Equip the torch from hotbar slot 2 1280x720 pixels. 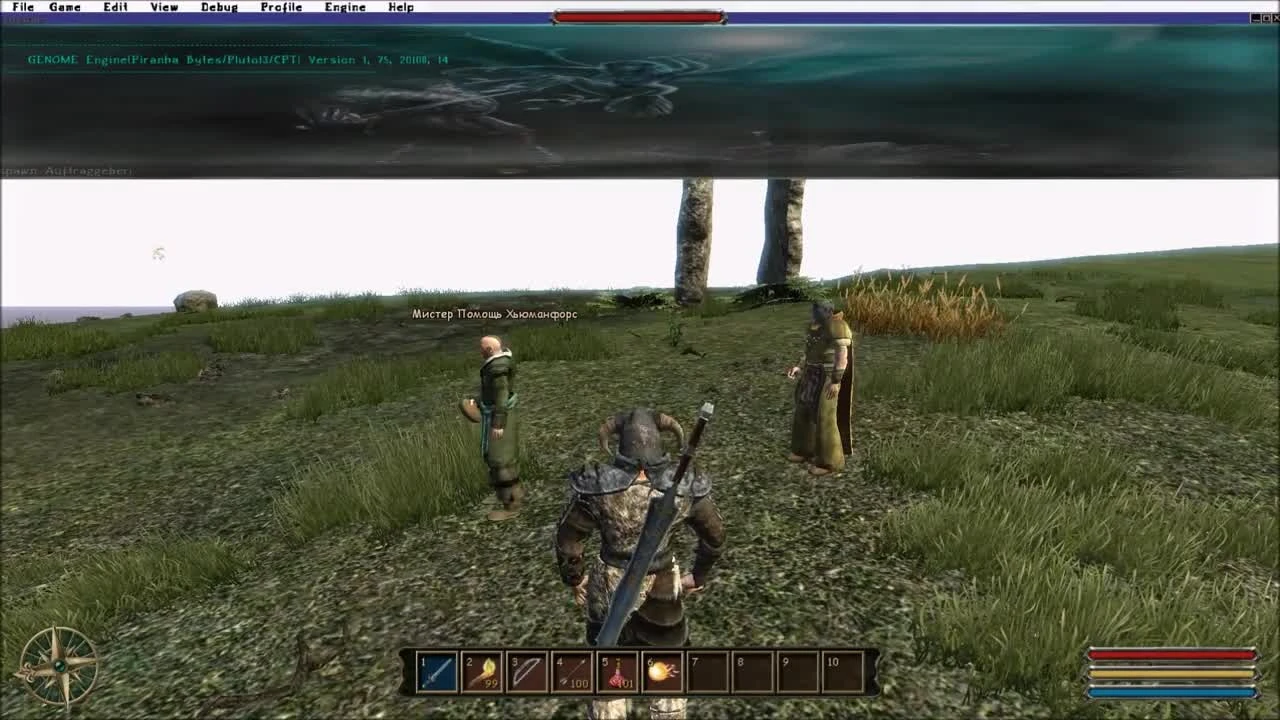pyautogui.click(x=484, y=672)
